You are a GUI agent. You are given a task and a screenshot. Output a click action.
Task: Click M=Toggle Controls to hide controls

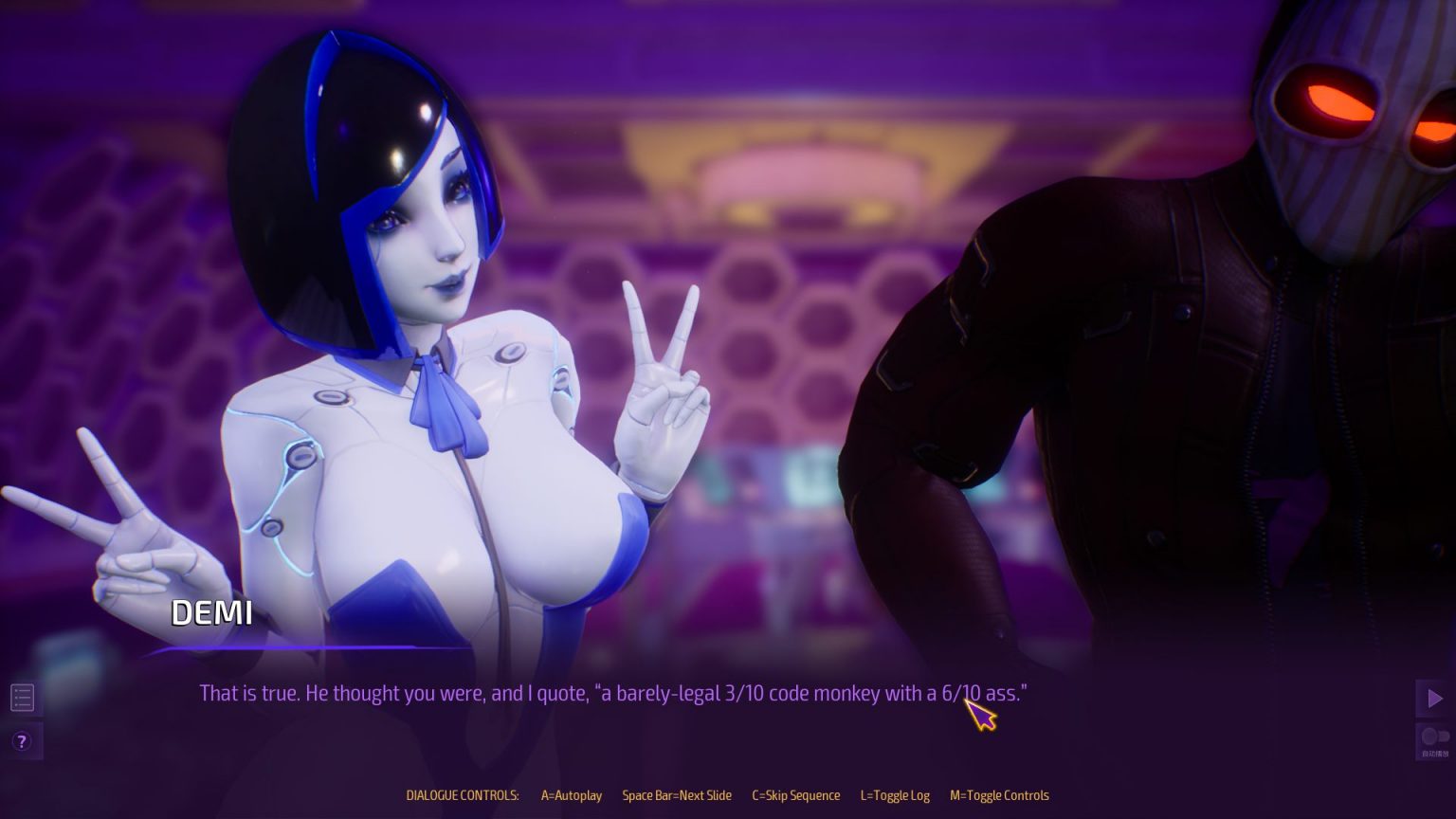click(998, 795)
